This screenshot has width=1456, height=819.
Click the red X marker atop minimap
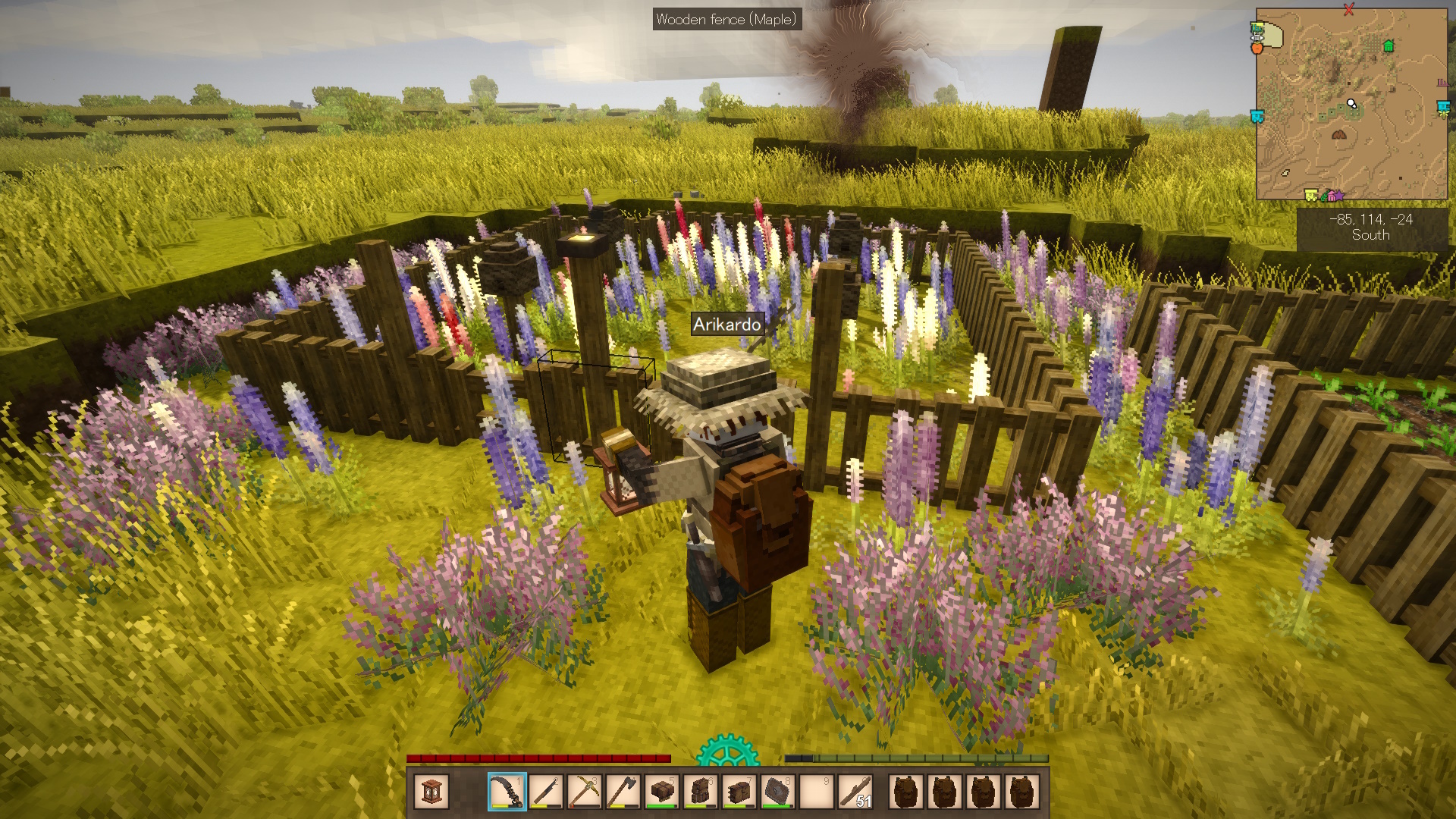point(1348,10)
